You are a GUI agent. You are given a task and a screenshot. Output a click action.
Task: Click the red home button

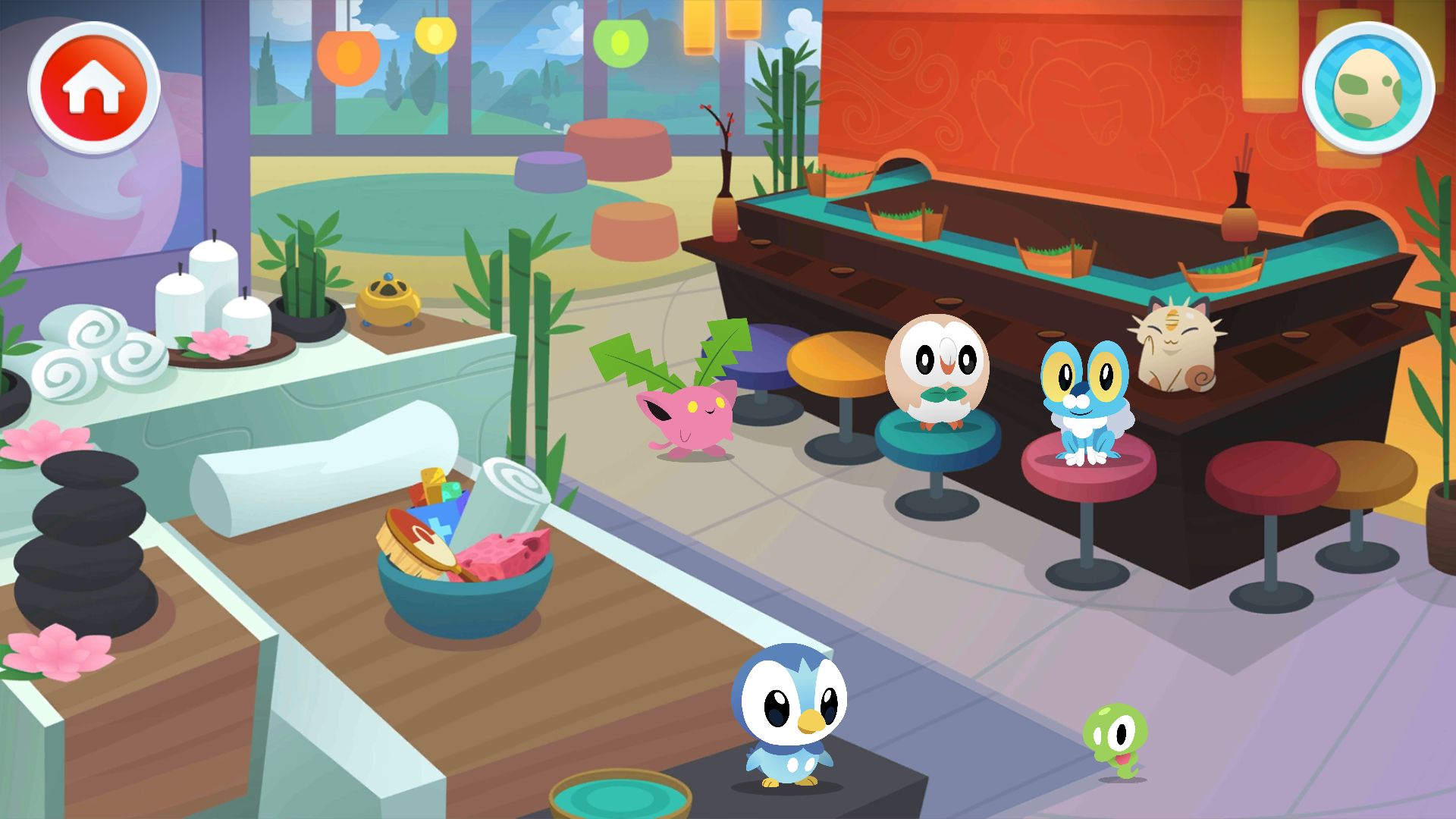(94, 88)
